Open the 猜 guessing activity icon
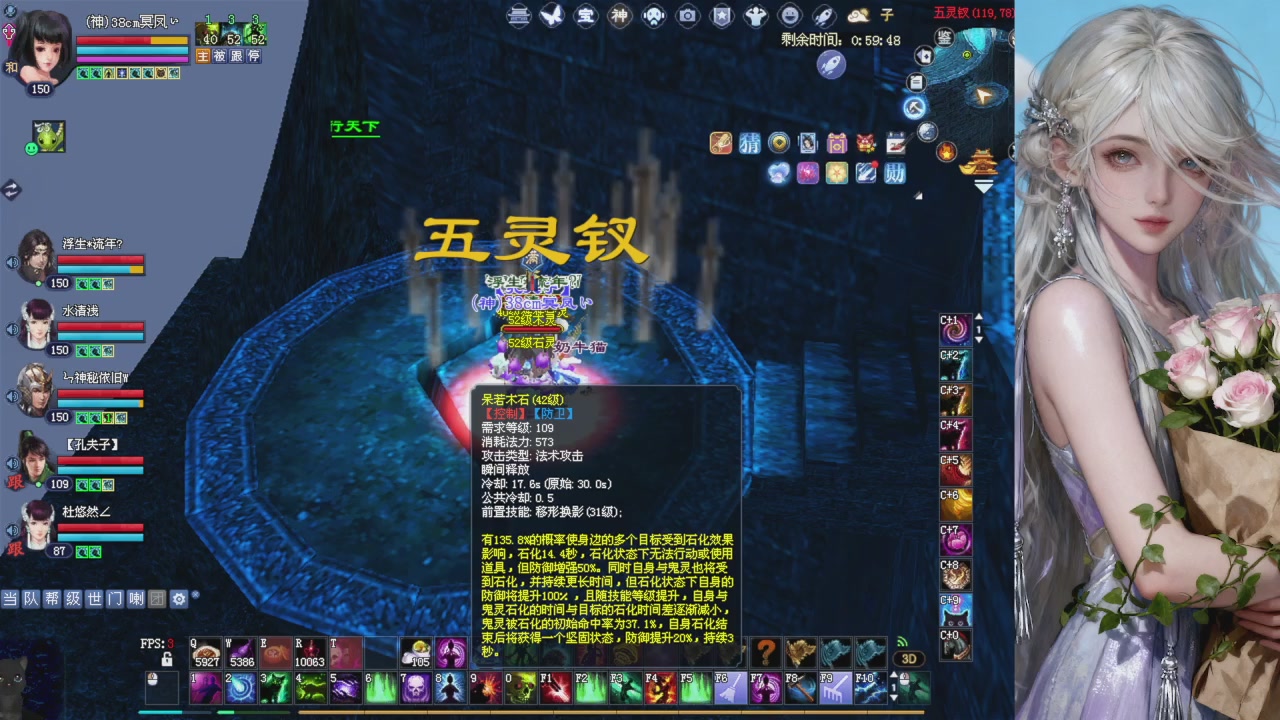 point(751,144)
